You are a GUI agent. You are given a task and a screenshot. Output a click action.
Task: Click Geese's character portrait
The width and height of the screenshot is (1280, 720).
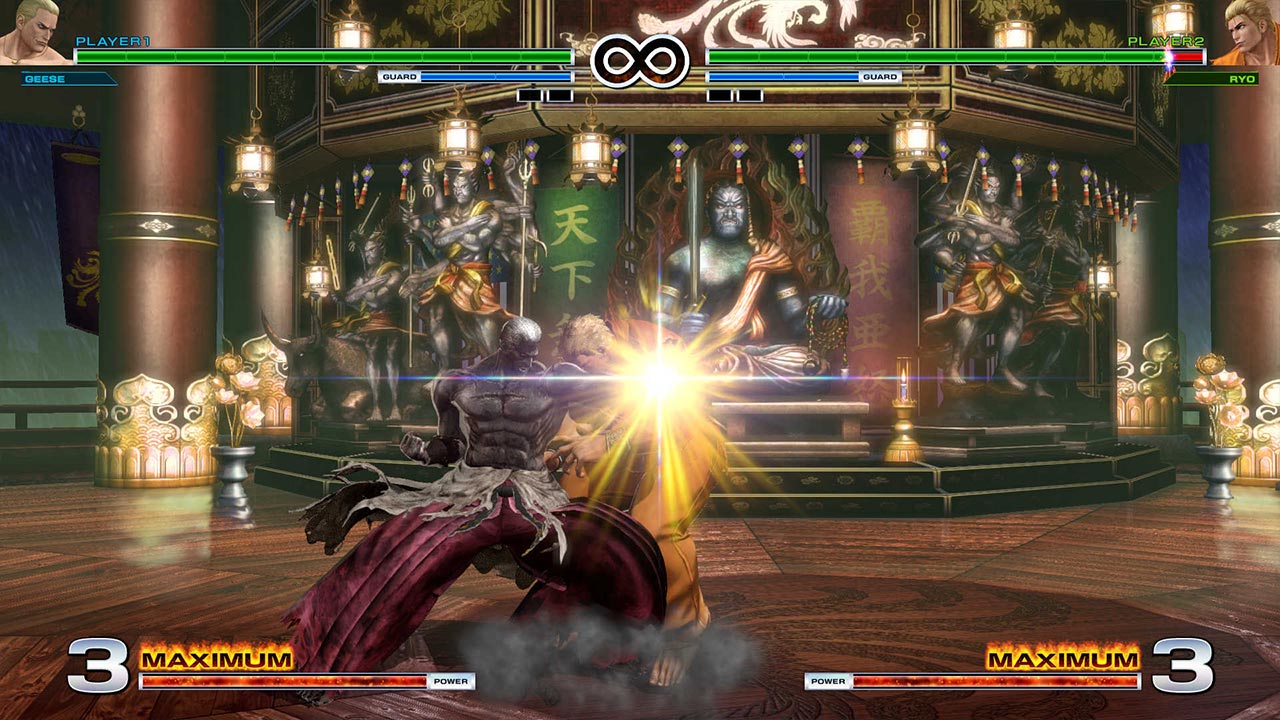(32, 33)
